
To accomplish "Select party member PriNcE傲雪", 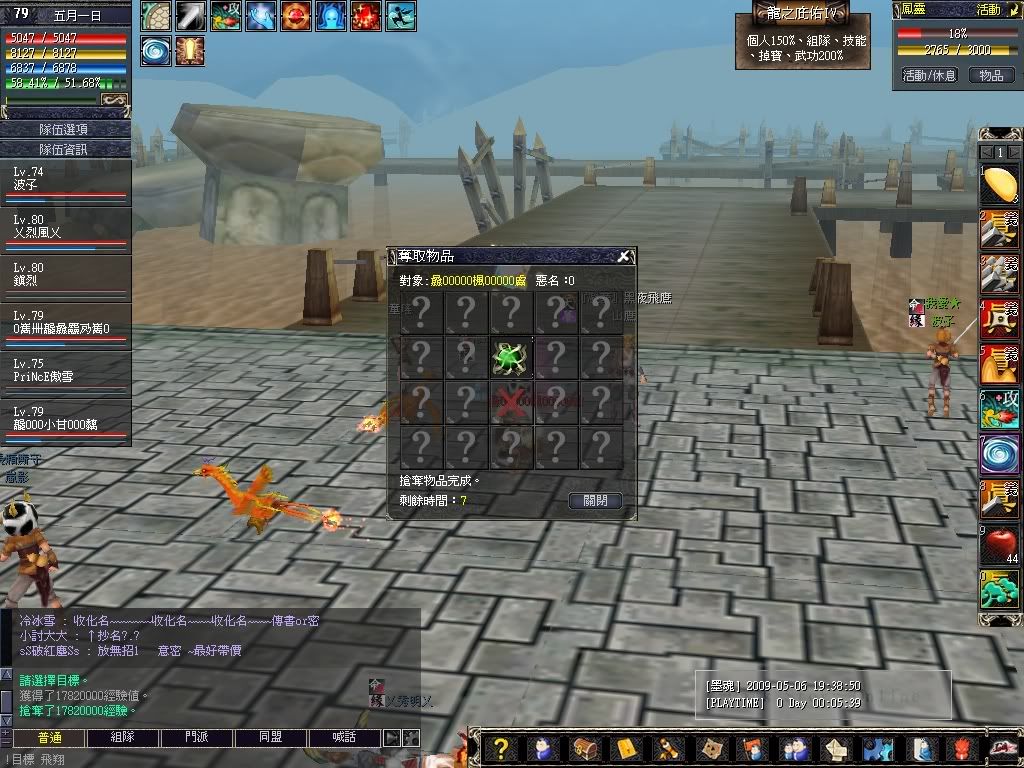I will (65, 373).
